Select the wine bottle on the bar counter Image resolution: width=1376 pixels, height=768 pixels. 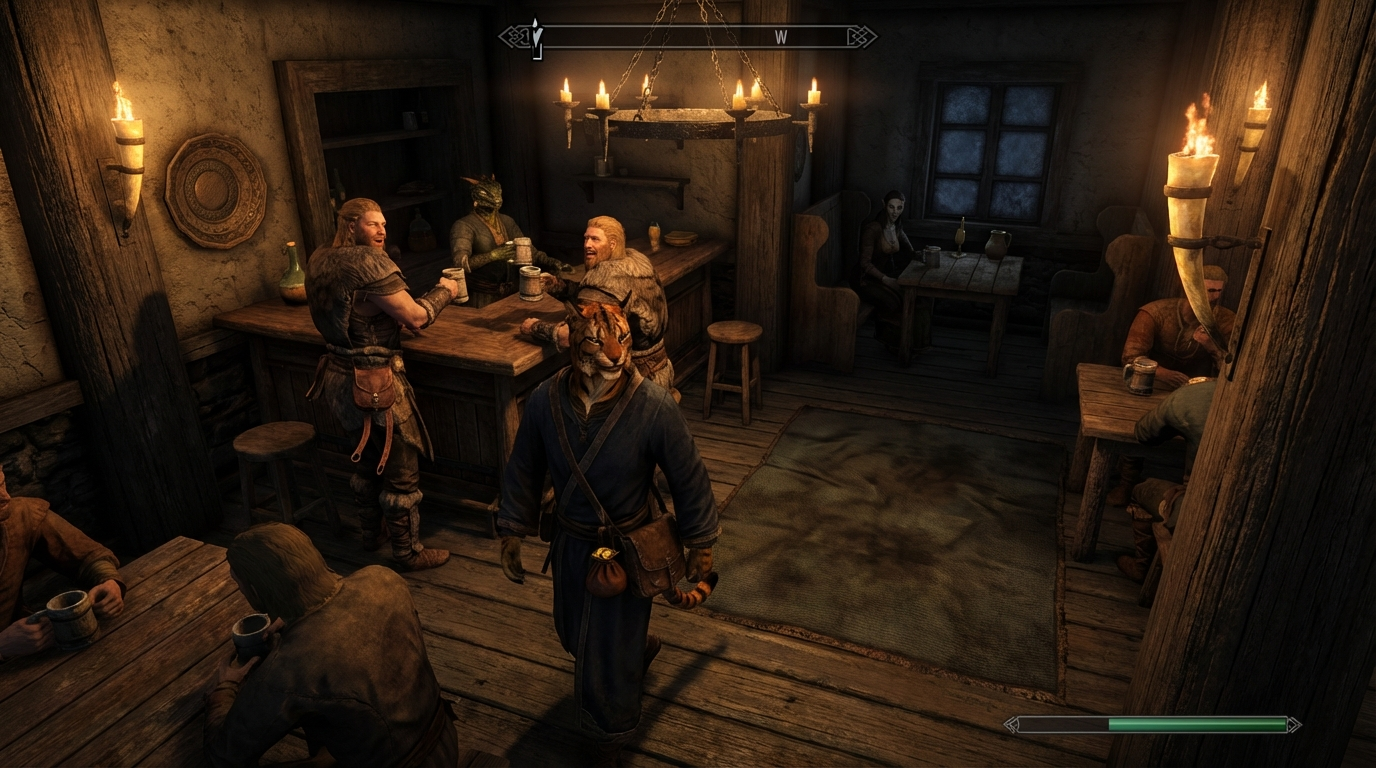pos(291,270)
